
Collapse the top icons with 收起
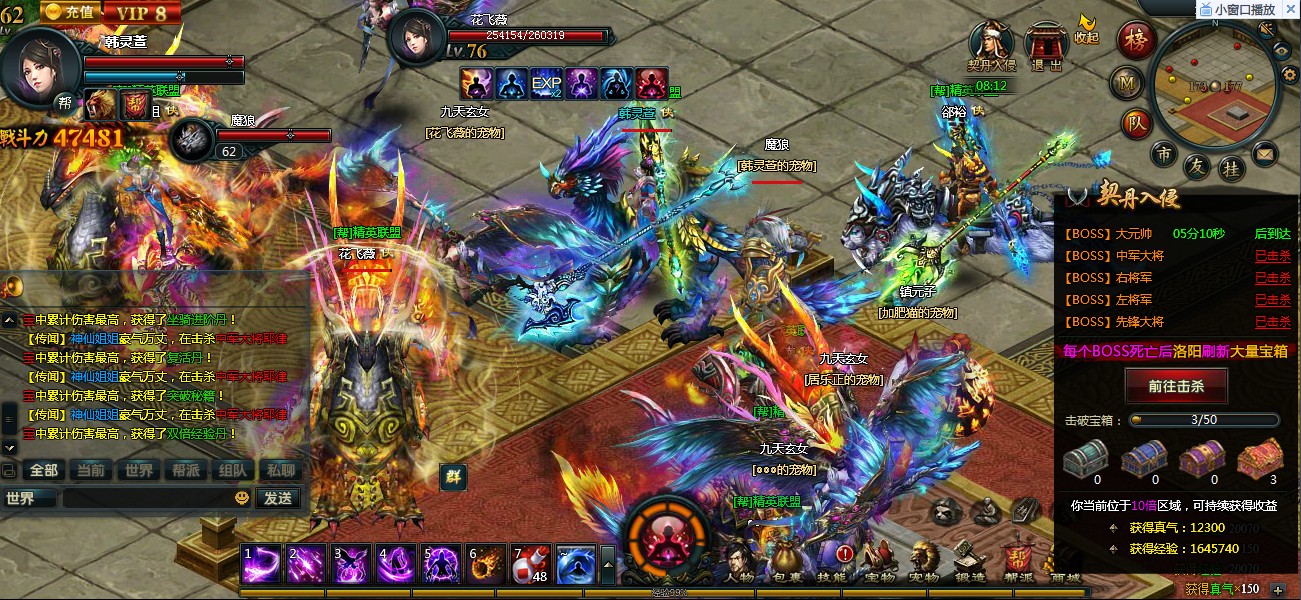pos(1086,28)
